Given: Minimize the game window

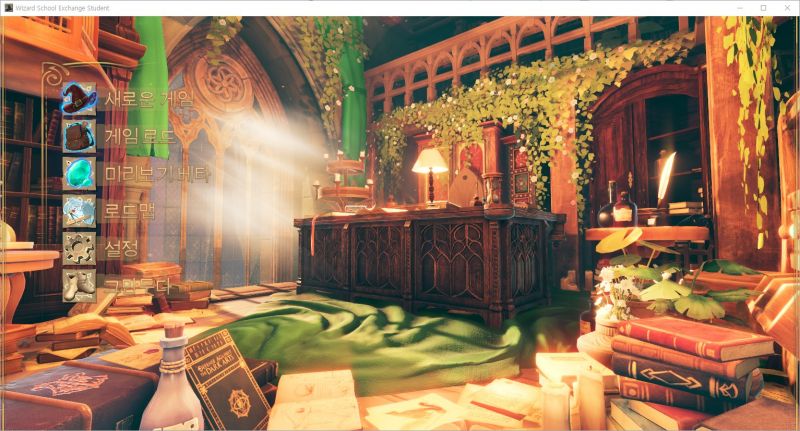Looking at the screenshot, I should (740, 8).
